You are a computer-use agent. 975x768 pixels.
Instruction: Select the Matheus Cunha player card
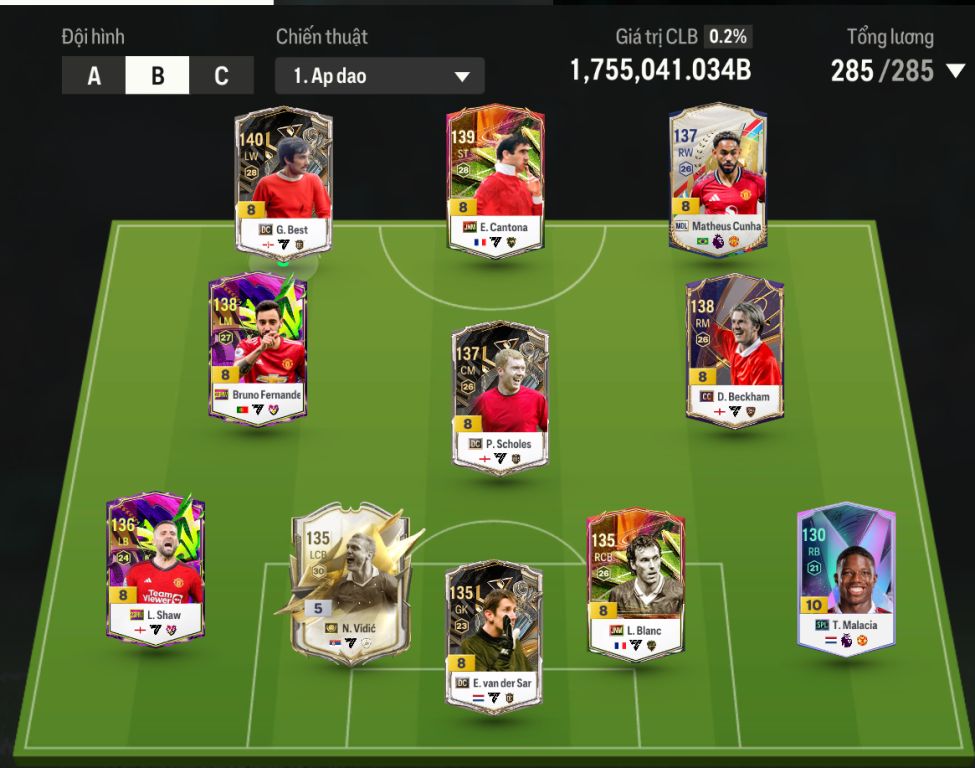click(717, 180)
